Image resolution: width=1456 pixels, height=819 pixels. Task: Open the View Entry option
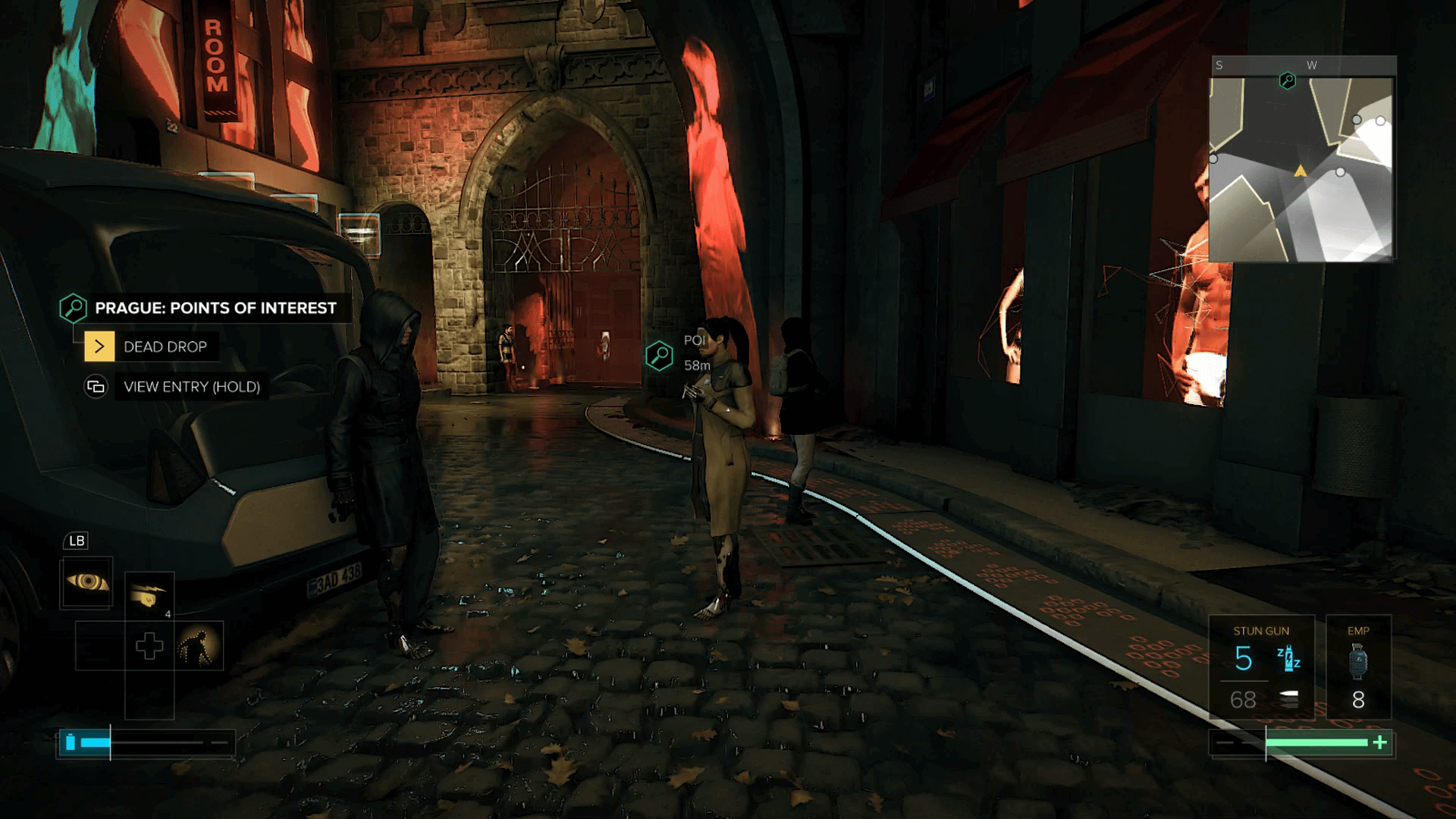[191, 387]
